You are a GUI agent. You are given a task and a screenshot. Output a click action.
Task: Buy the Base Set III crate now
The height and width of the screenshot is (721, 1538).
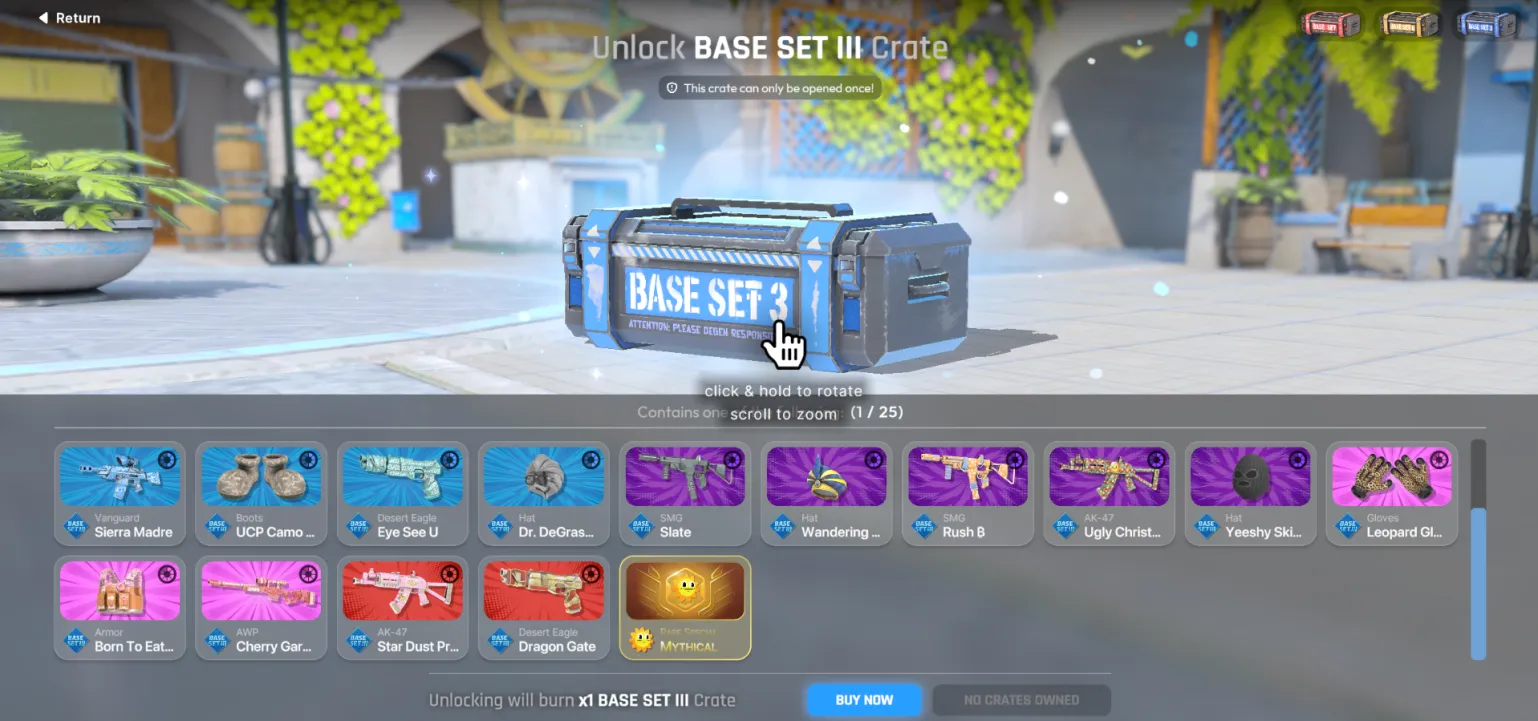pos(864,700)
